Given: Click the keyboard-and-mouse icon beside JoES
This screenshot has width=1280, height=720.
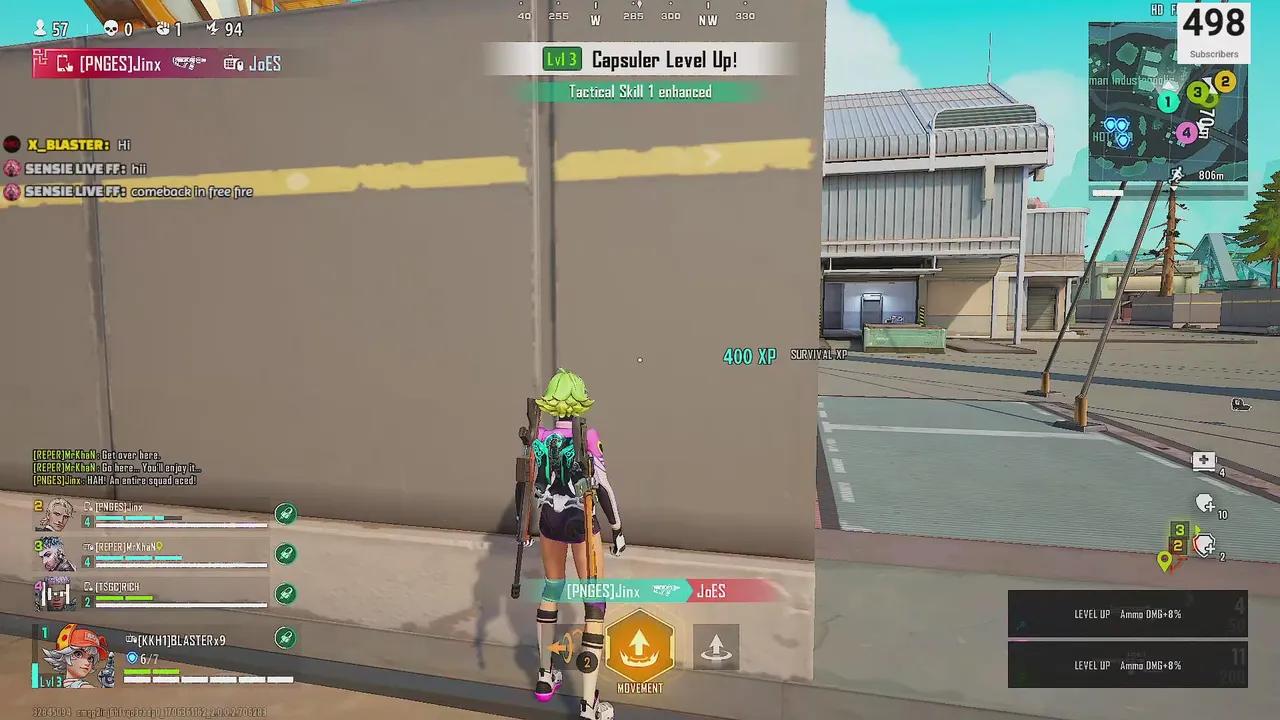Looking at the screenshot, I should click(x=232, y=64).
